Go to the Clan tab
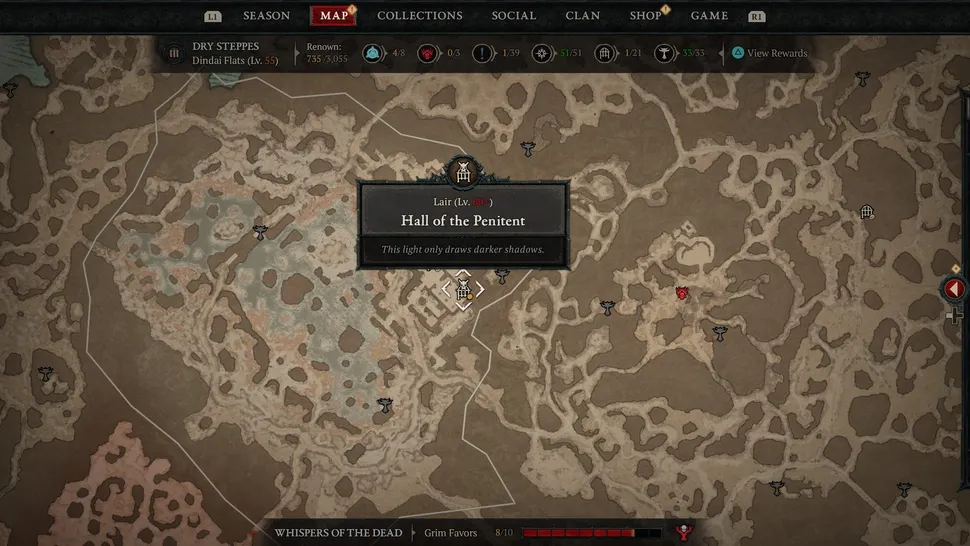970x546 pixels. [583, 16]
